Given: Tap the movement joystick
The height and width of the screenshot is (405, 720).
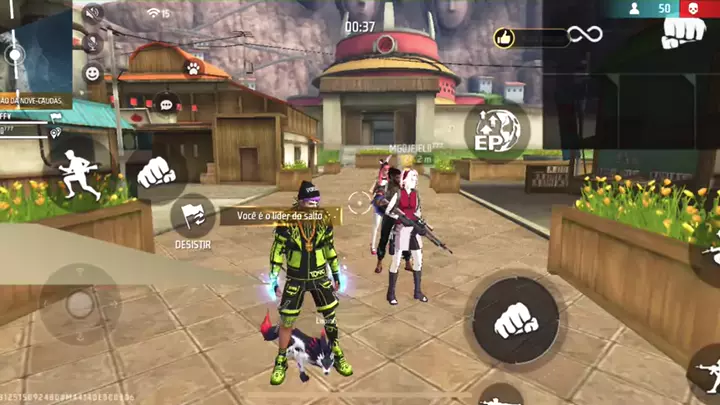Looking at the screenshot, I should pyautogui.click(x=80, y=303).
